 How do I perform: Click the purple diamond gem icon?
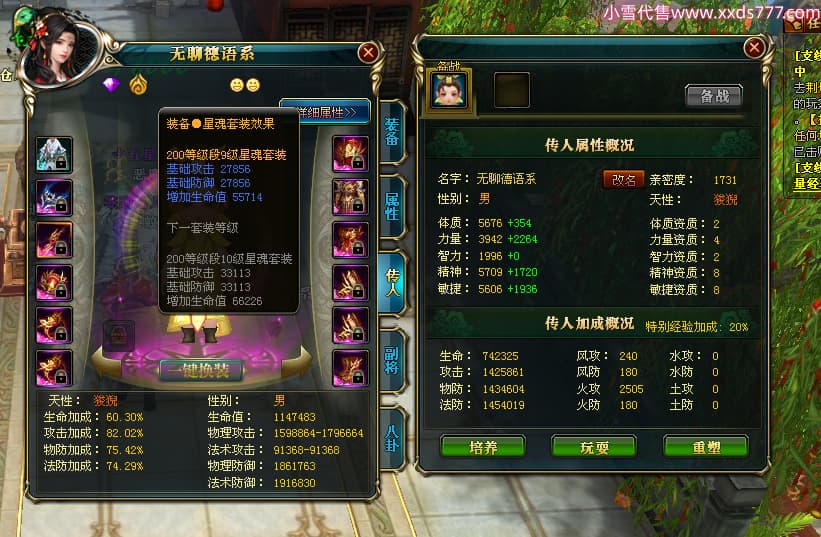pyautogui.click(x=111, y=85)
